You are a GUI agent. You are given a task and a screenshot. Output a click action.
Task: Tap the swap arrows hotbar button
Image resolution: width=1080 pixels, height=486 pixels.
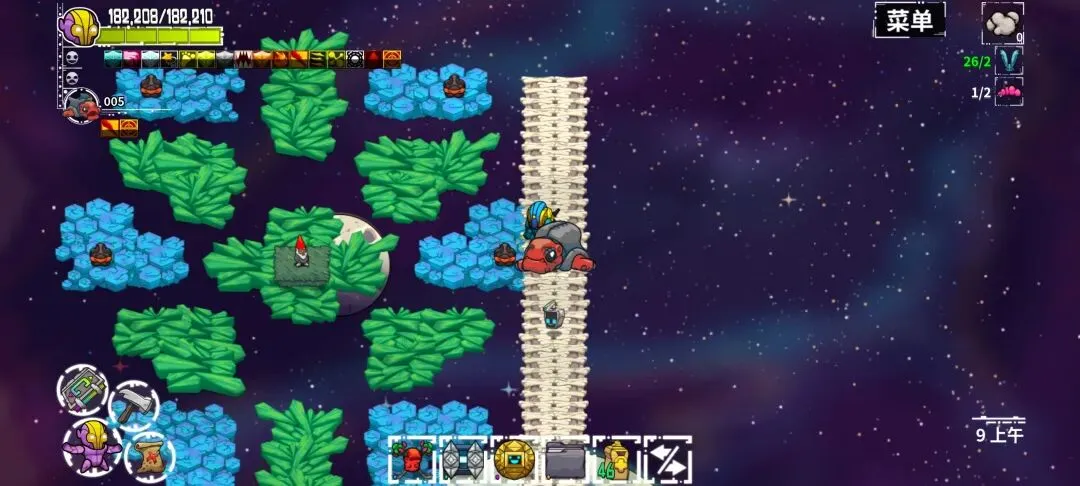tap(667, 460)
